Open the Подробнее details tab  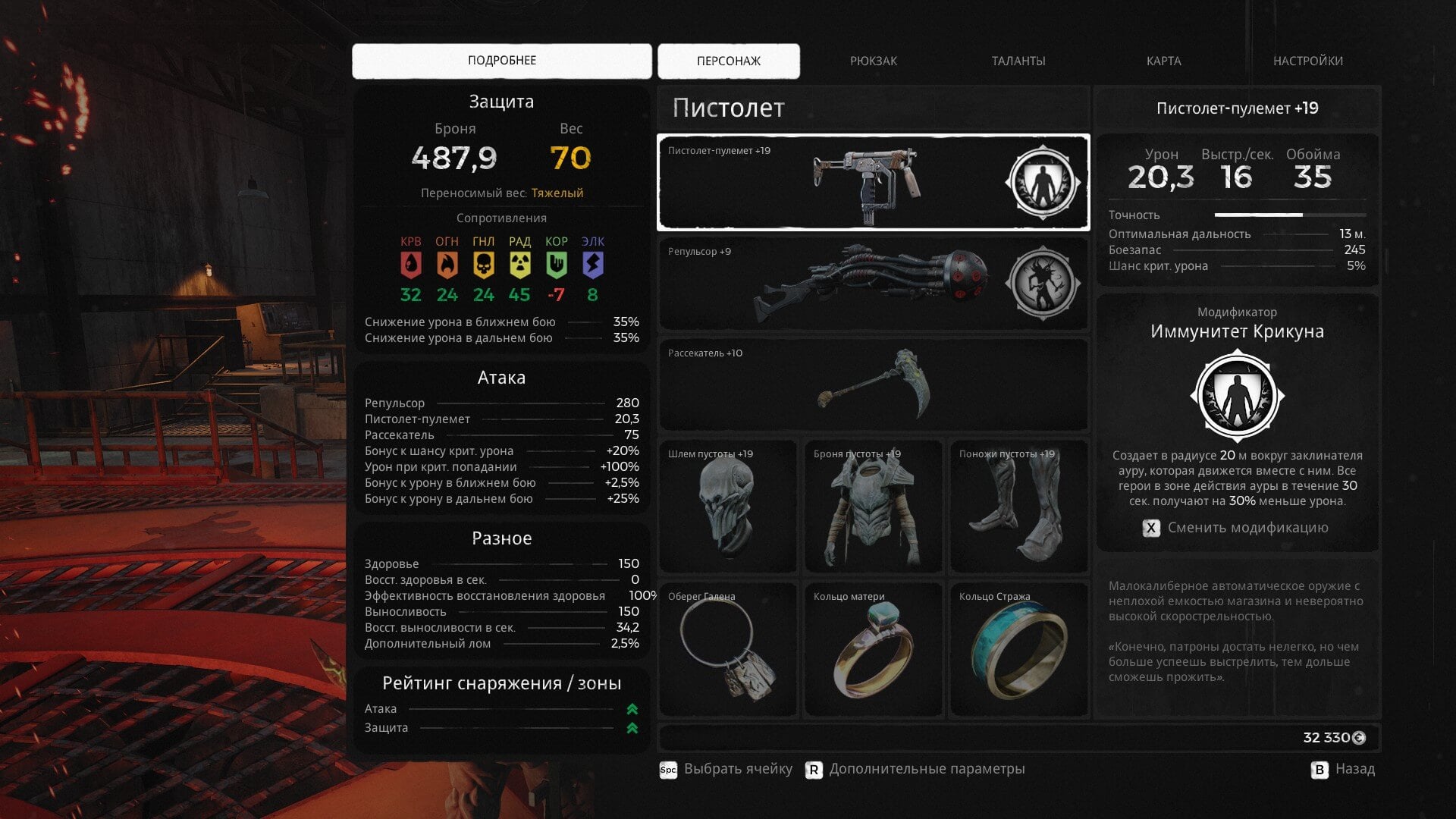501,61
